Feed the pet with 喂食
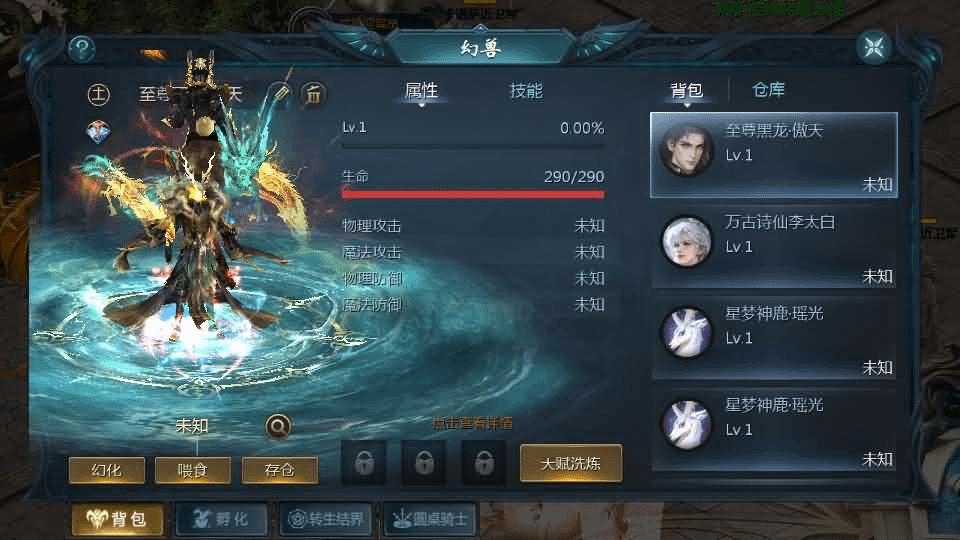Image resolution: width=960 pixels, height=540 pixels. point(192,470)
